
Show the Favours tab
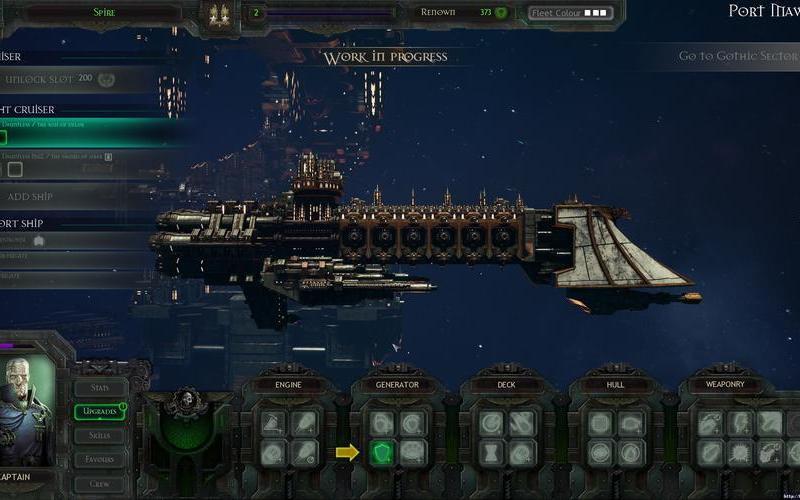(x=101, y=459)
